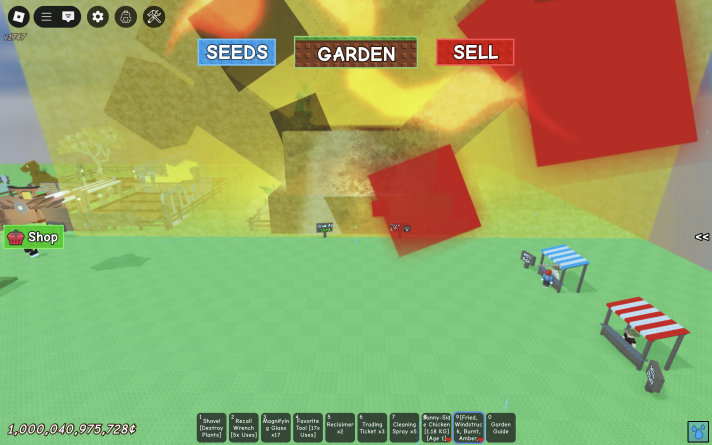Image resolution: width=712 pixels, height=445 pixels.
Task: Open the hammer and wrench tools menu
Action: tap(153, 16)
